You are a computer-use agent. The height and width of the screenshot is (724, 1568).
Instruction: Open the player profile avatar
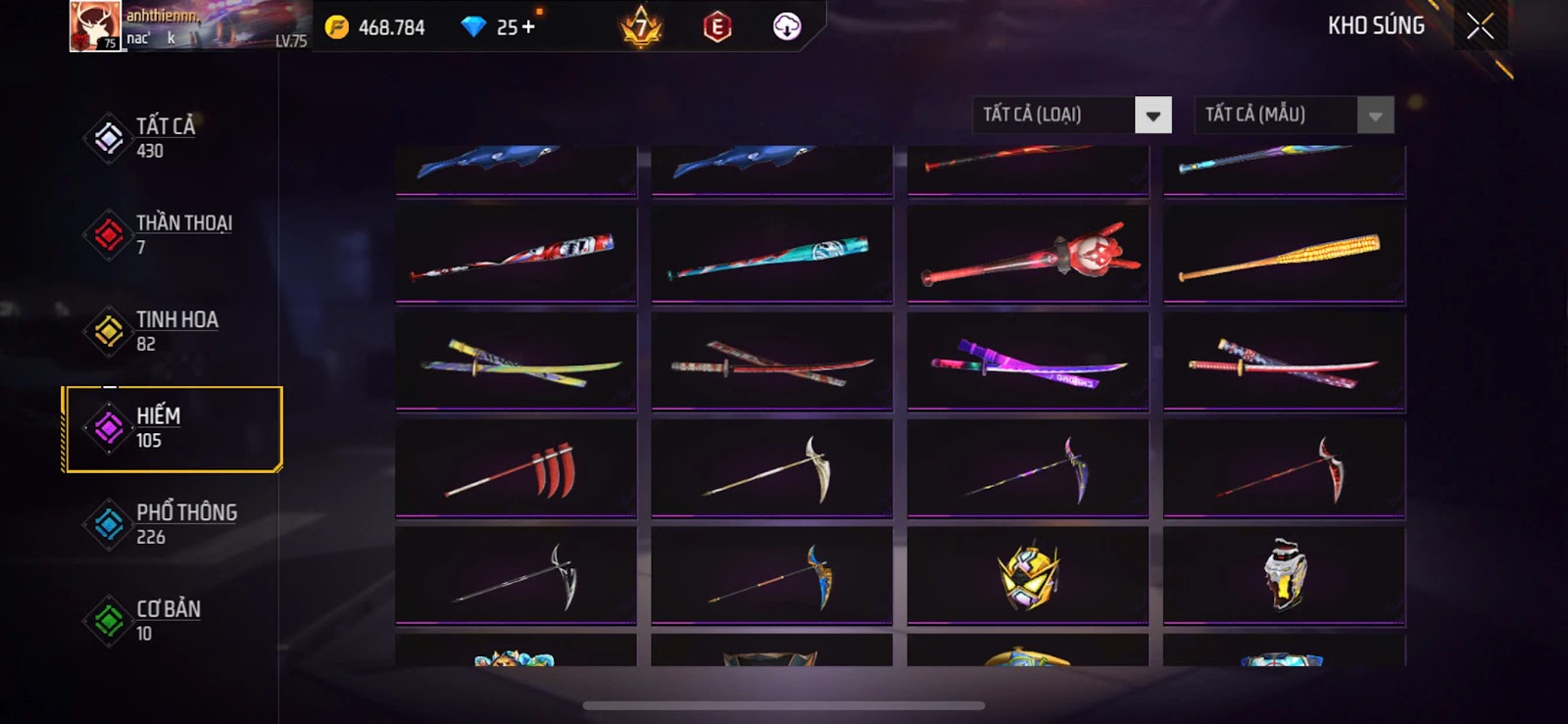click(95, 26)
